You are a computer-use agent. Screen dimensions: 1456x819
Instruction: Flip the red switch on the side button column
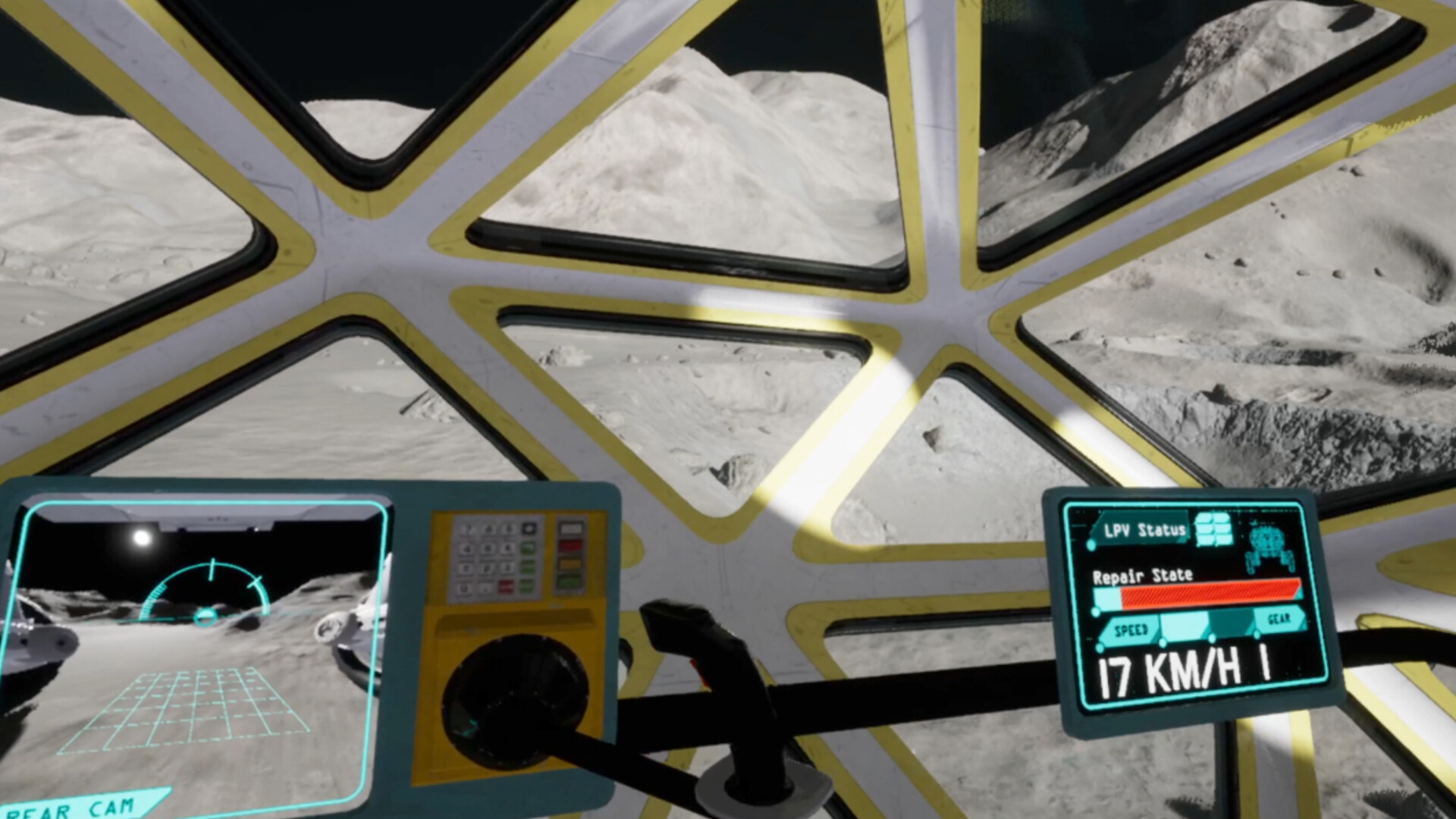pos(571,546)
